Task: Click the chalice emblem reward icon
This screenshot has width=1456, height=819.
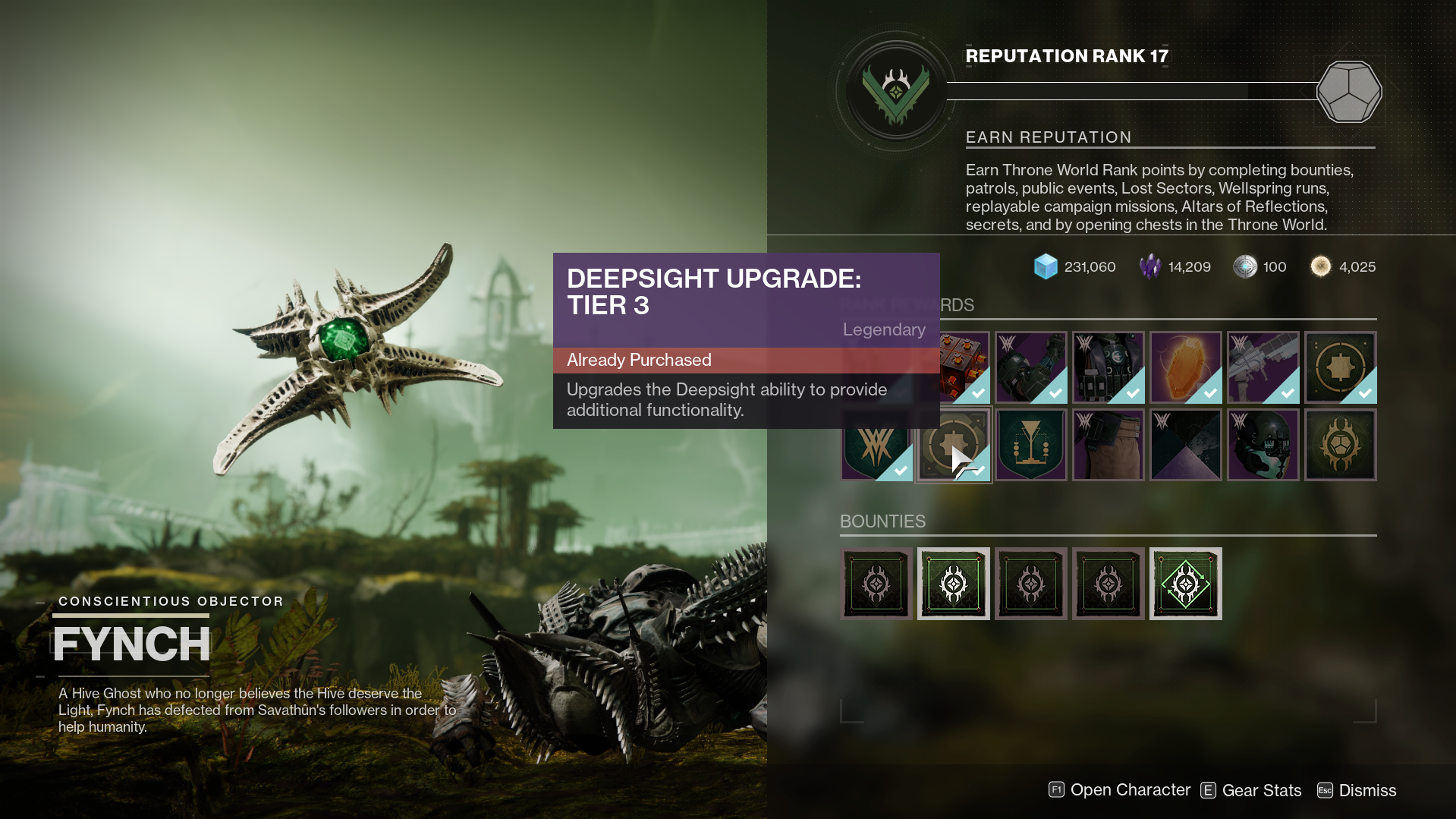Action: (x=1031, y=445)
